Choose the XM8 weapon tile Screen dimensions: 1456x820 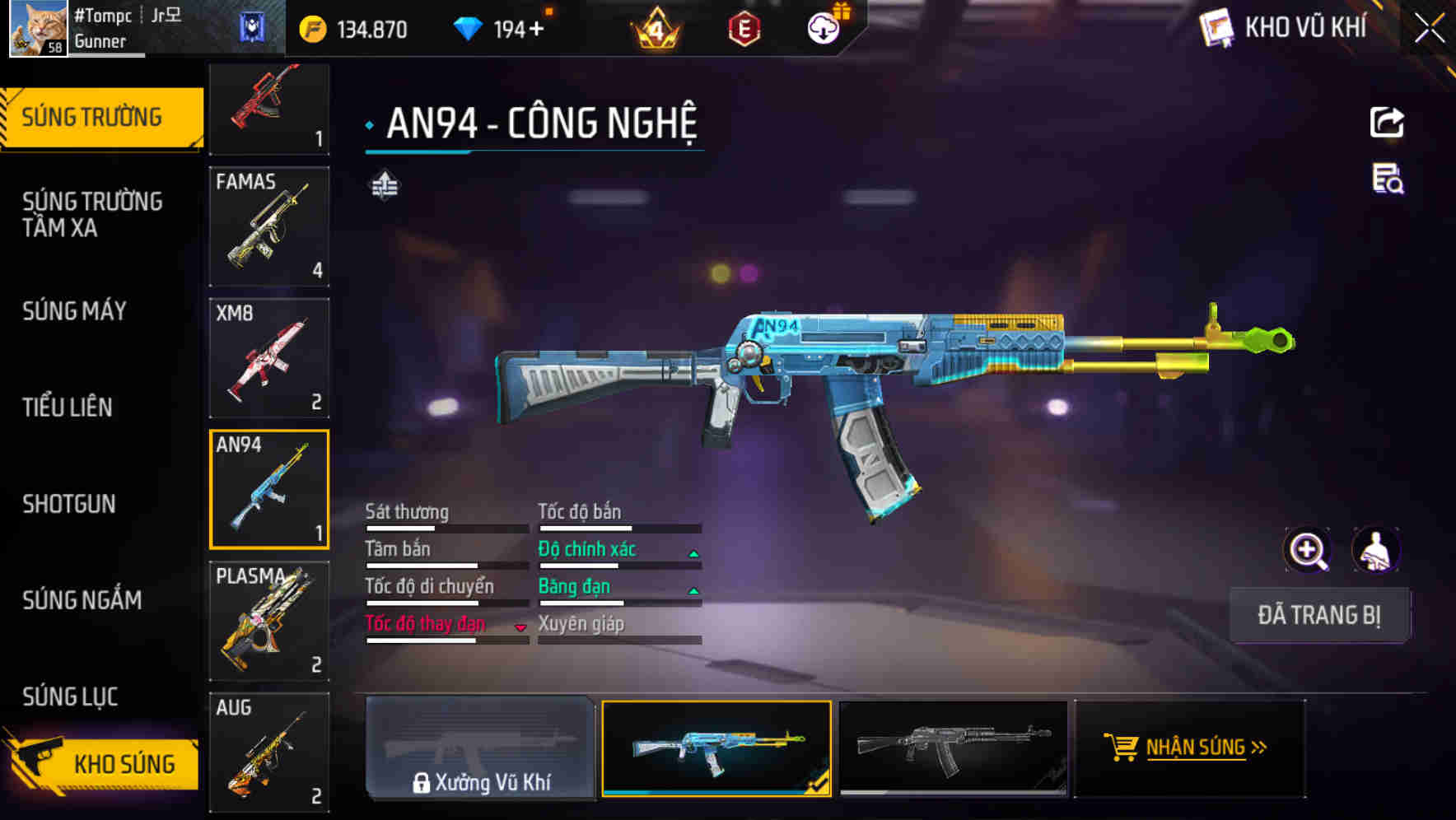pos(269,358)
